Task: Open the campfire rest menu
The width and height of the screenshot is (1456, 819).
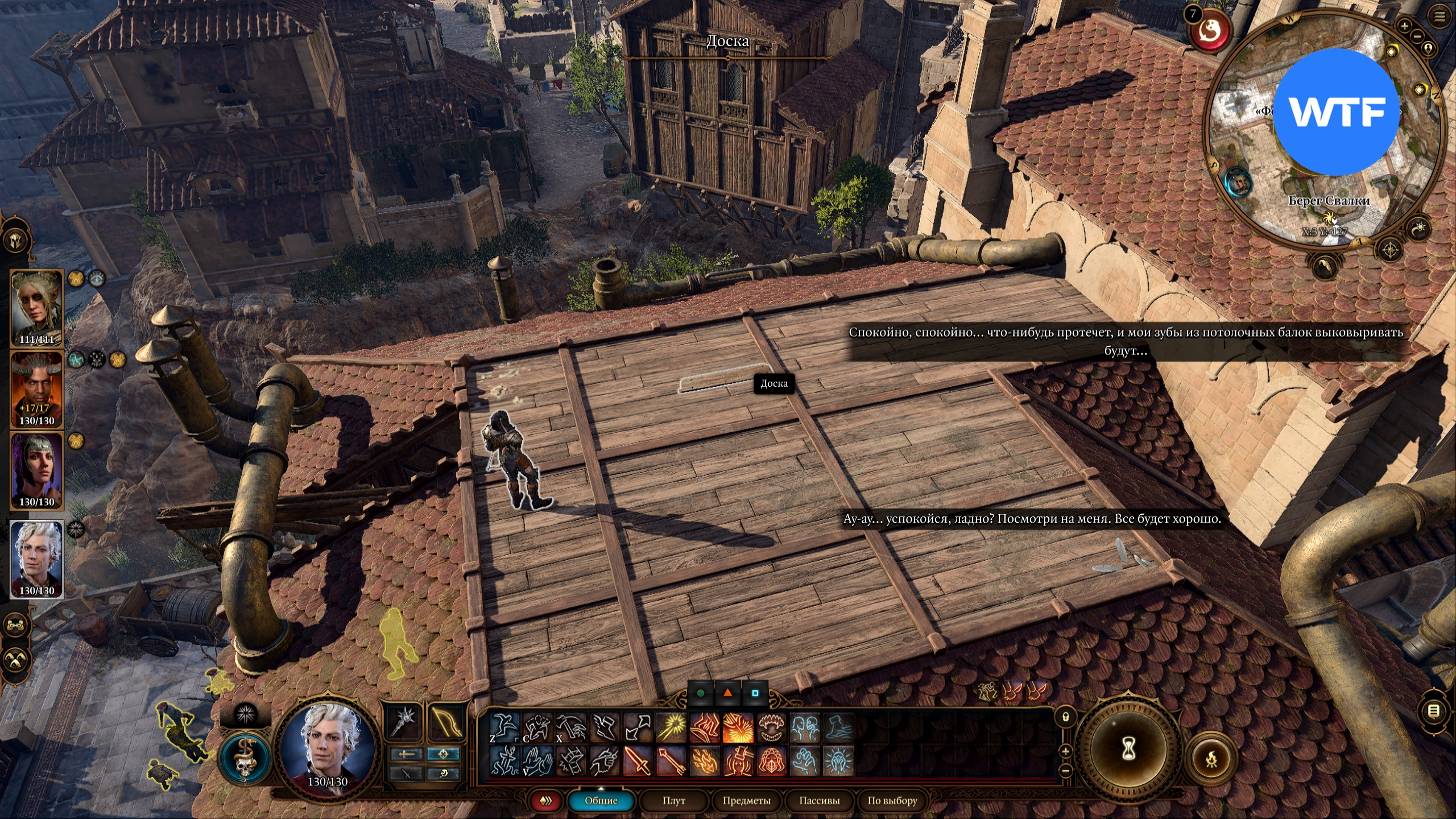Action: [1211, 758]
